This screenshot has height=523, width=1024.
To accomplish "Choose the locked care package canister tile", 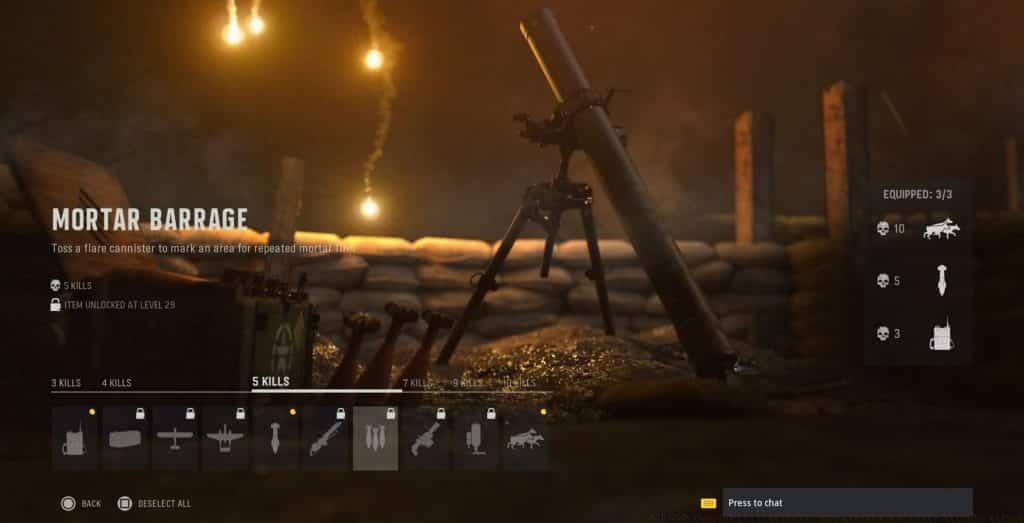I will (125, 438).
